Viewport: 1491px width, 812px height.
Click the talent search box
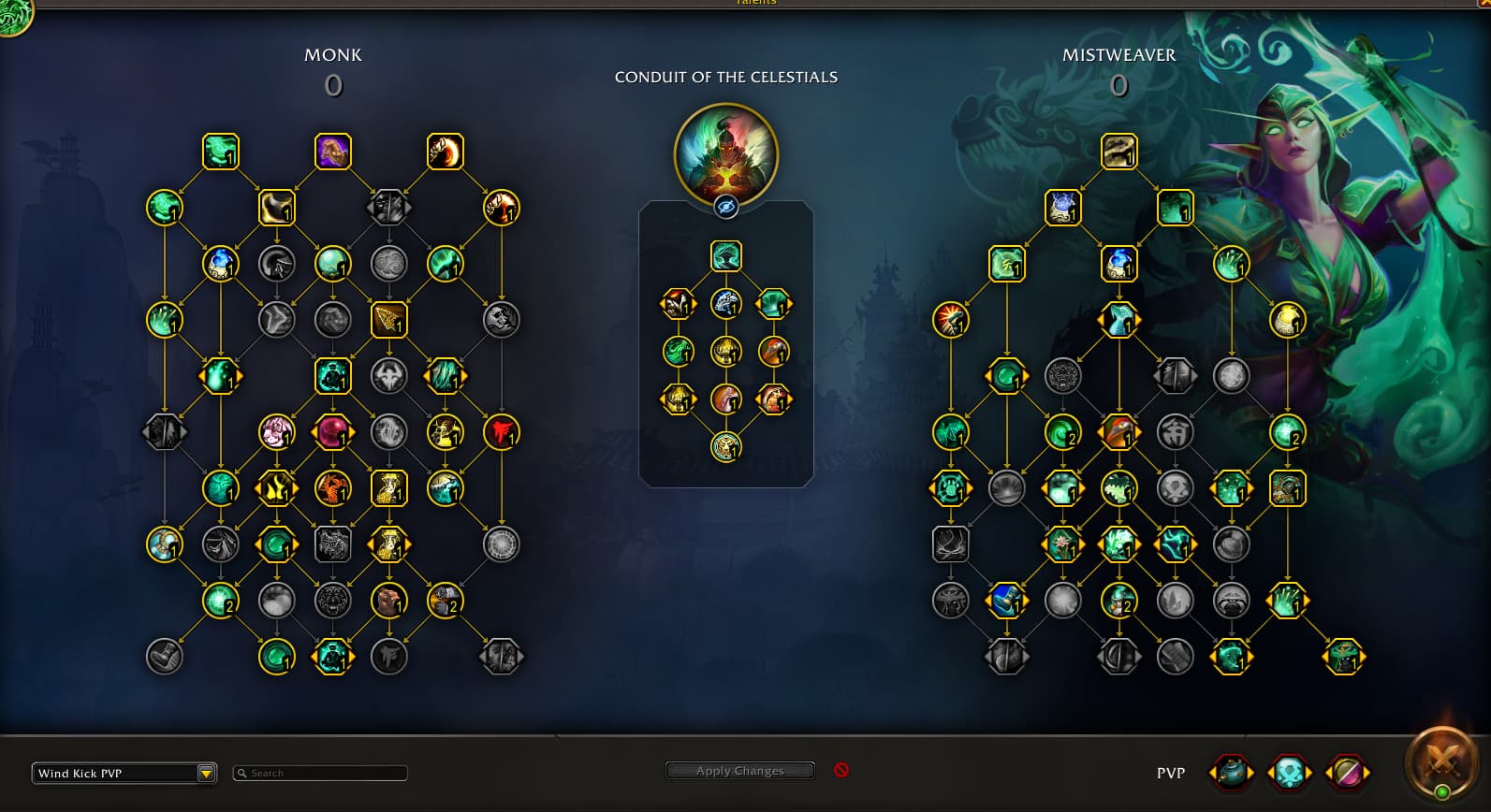(x=320, y=773)
